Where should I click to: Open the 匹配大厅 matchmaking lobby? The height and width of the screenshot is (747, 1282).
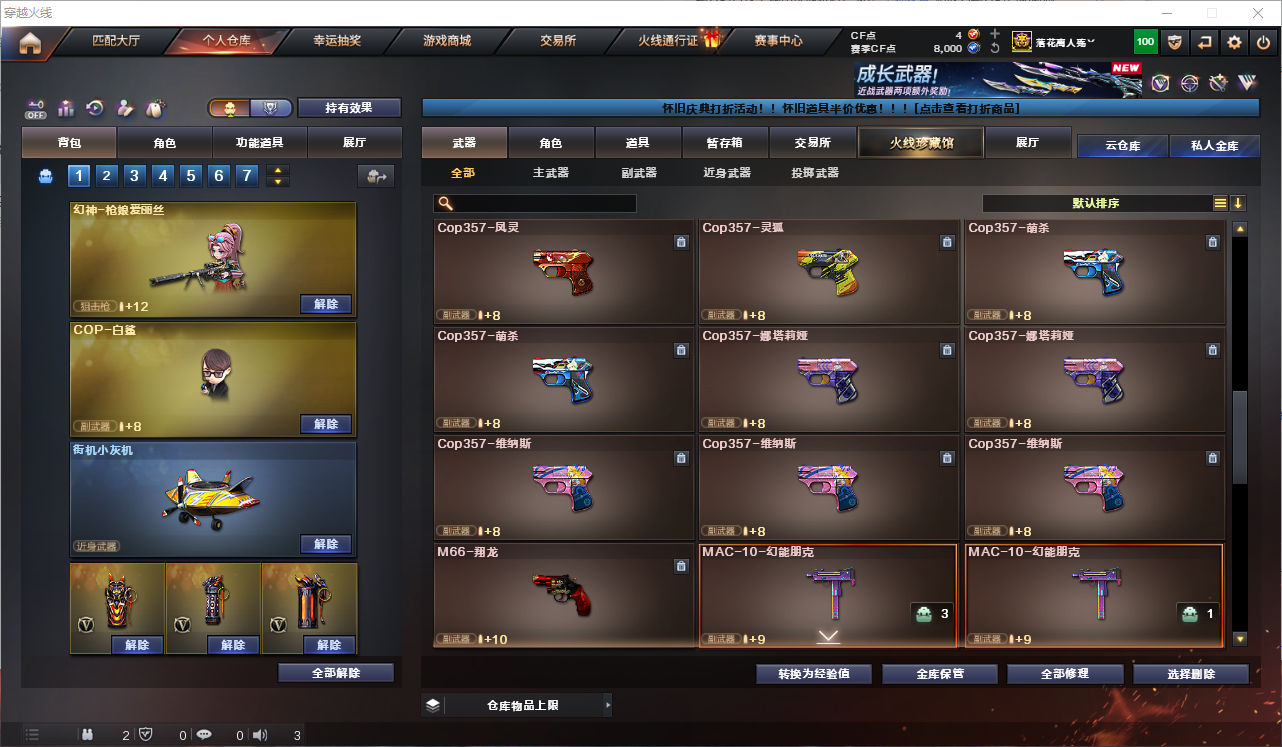pyautogui.click(x=116, y=41)
